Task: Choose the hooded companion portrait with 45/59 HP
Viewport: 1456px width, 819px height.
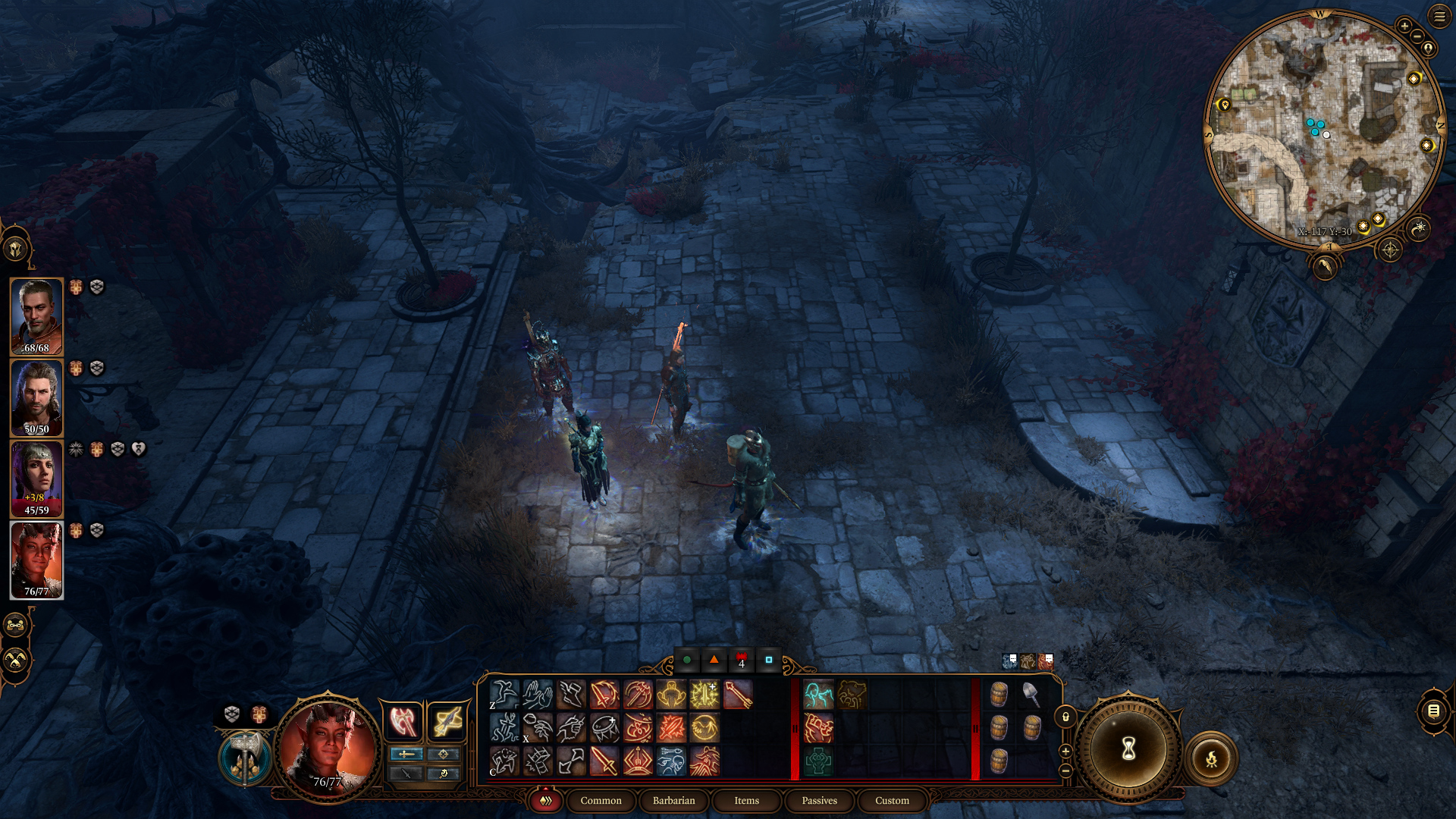Action: tap(36, 479)
